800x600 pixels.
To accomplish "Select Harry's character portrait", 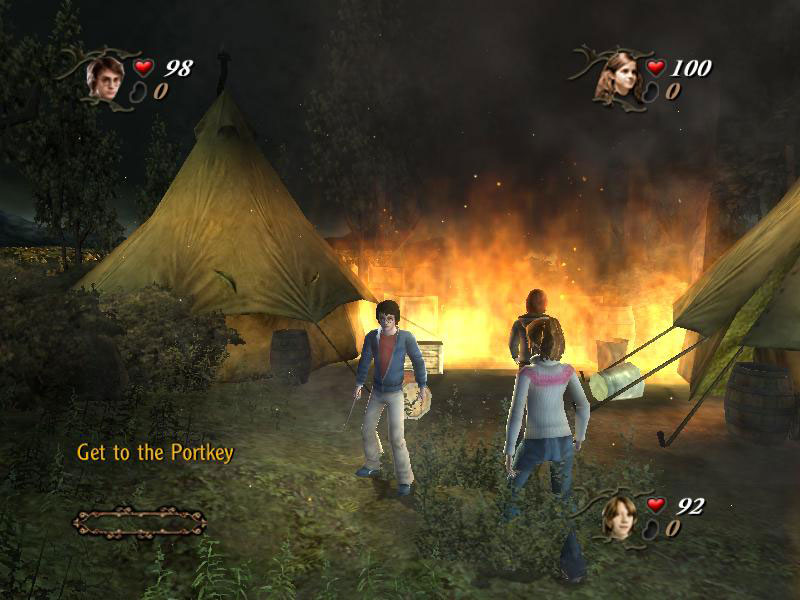I will [x=103, y=76].
